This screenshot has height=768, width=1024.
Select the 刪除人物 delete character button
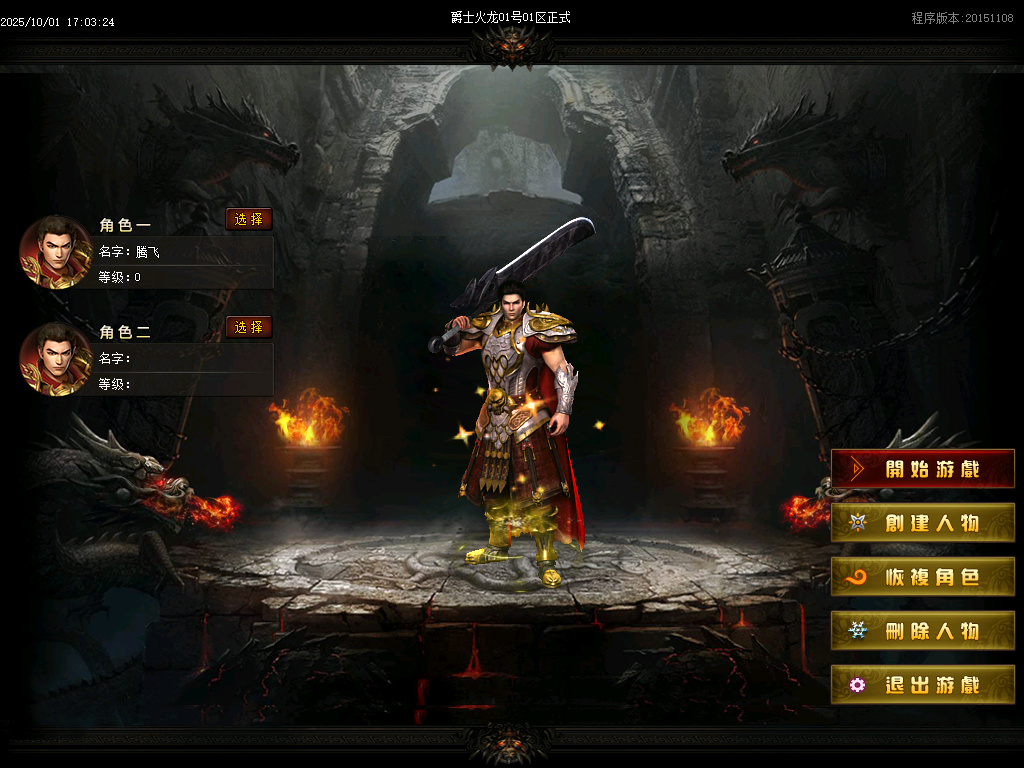pos(922,631)
